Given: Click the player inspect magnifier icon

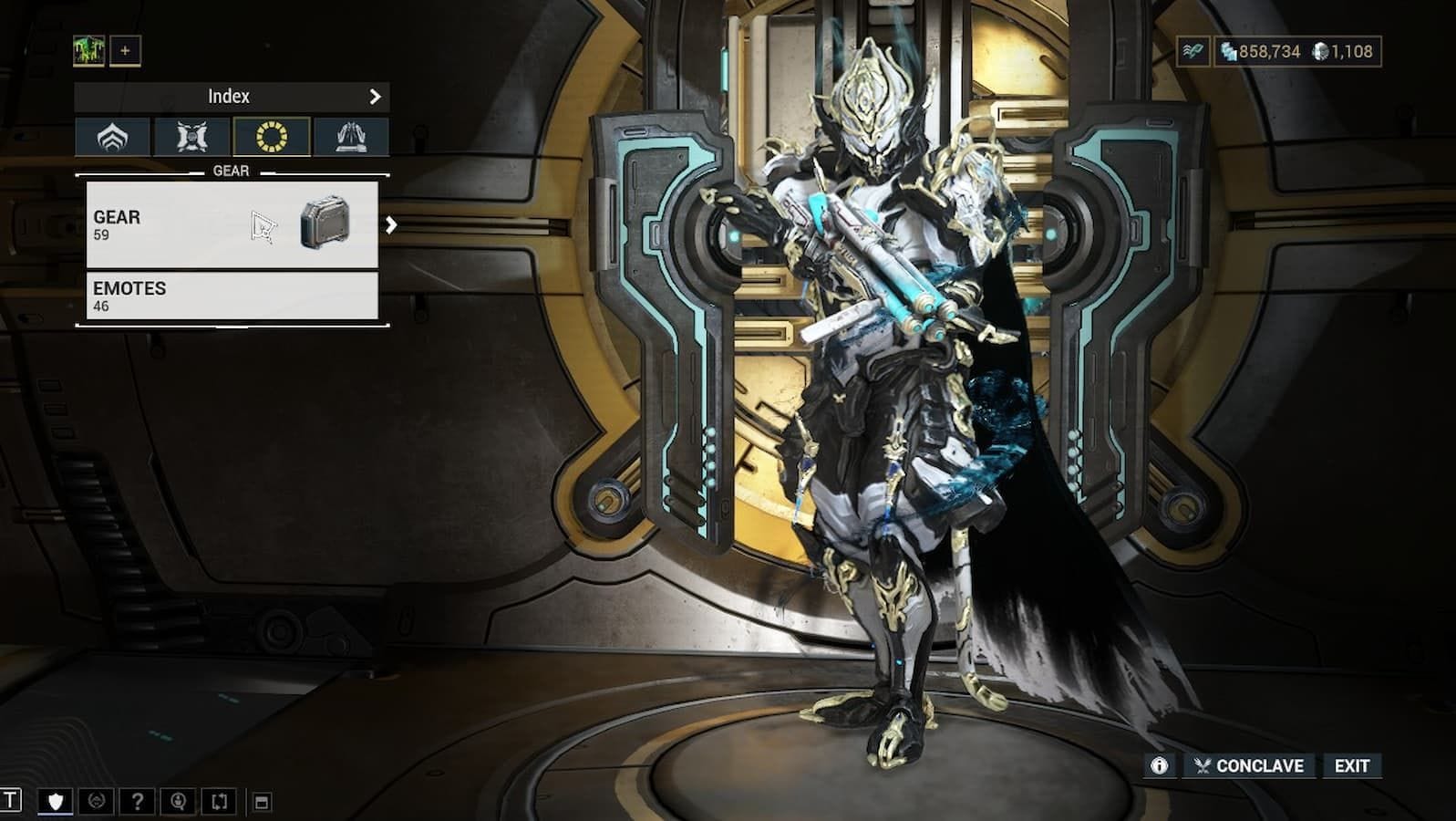Looking at the screenshot, I should coord(176,801).
